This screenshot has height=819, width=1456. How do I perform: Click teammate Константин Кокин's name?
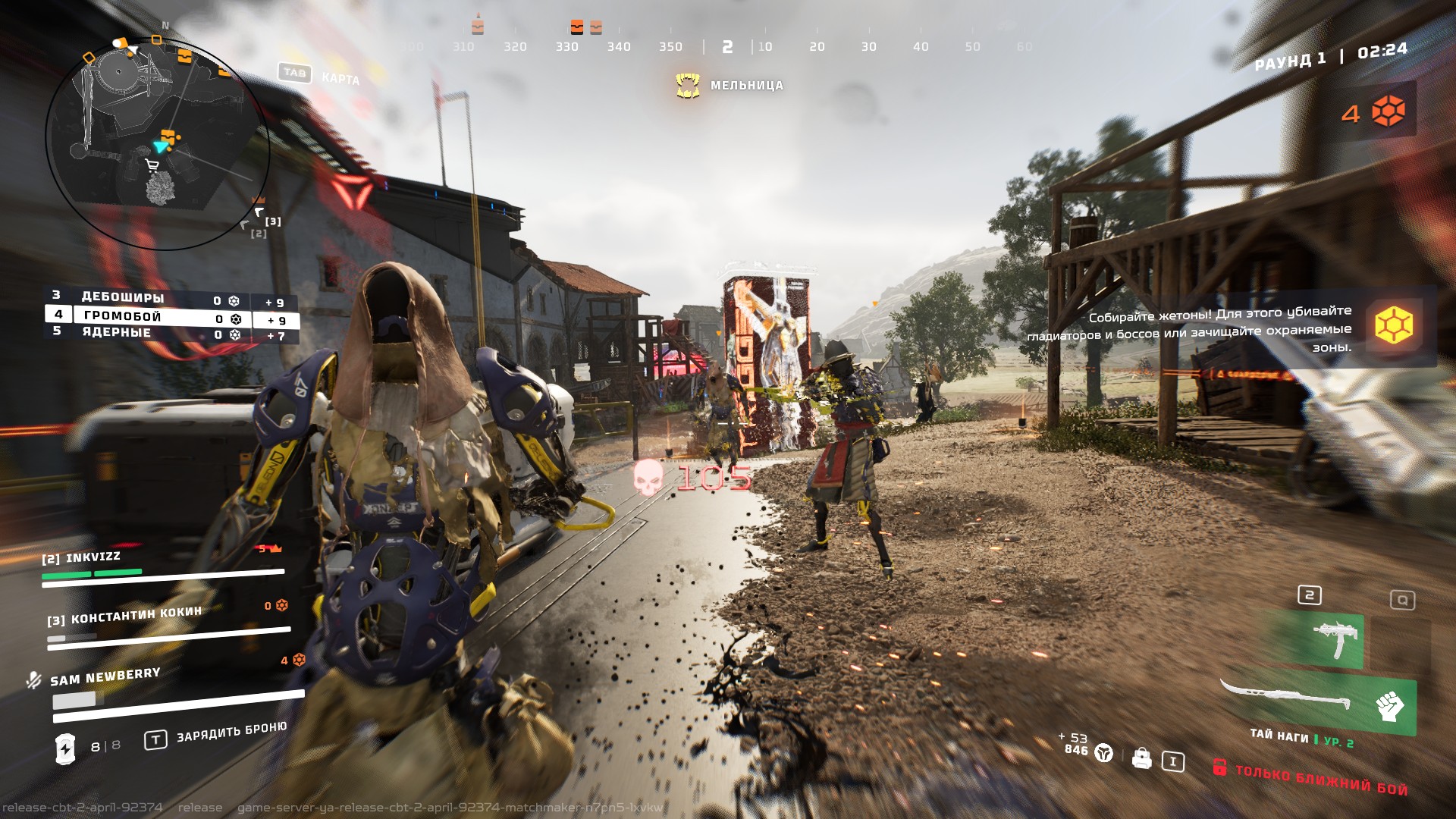(x=136, y=615)
